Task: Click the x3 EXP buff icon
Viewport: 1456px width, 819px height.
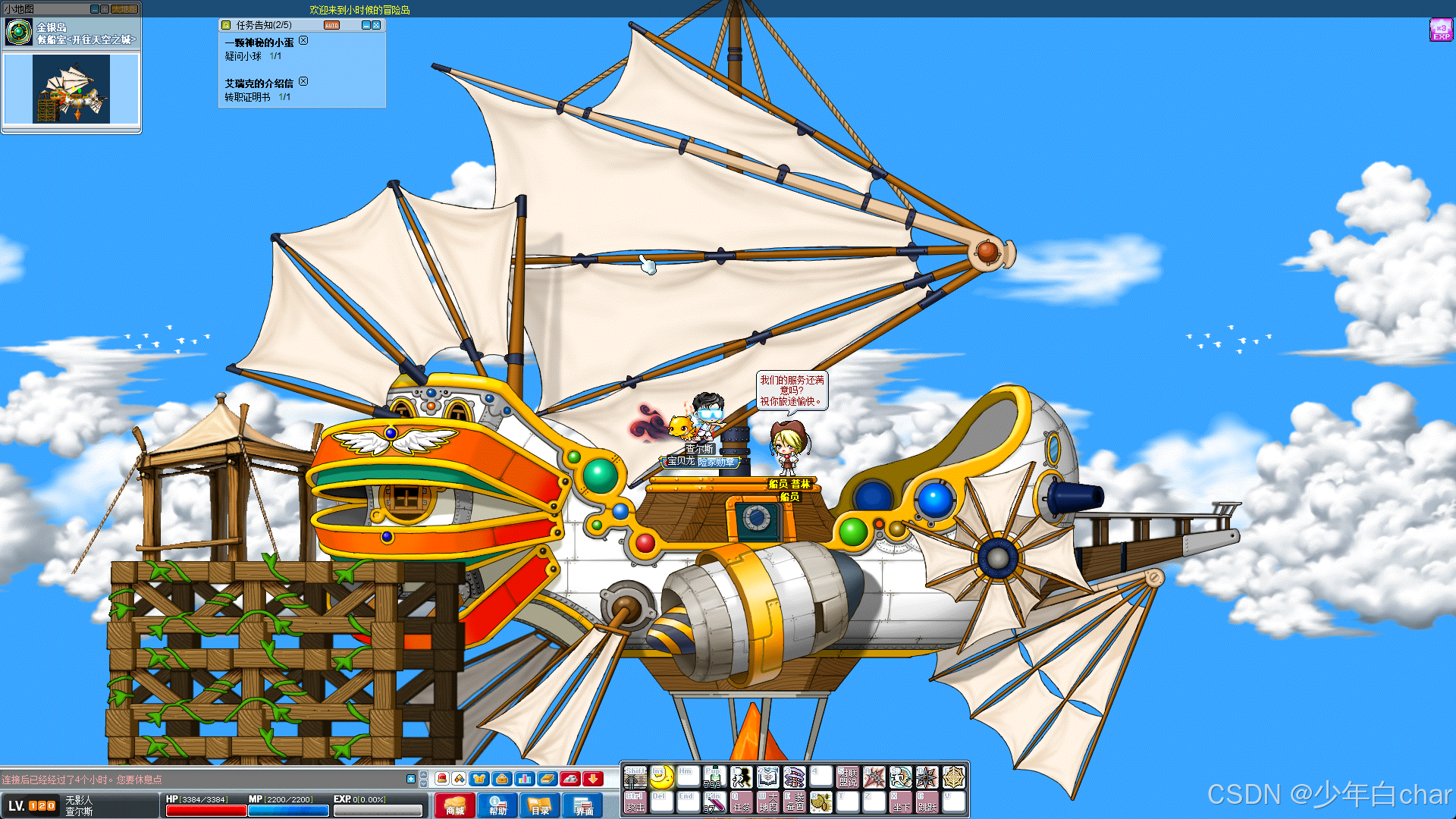Action: click(1440, 30)
